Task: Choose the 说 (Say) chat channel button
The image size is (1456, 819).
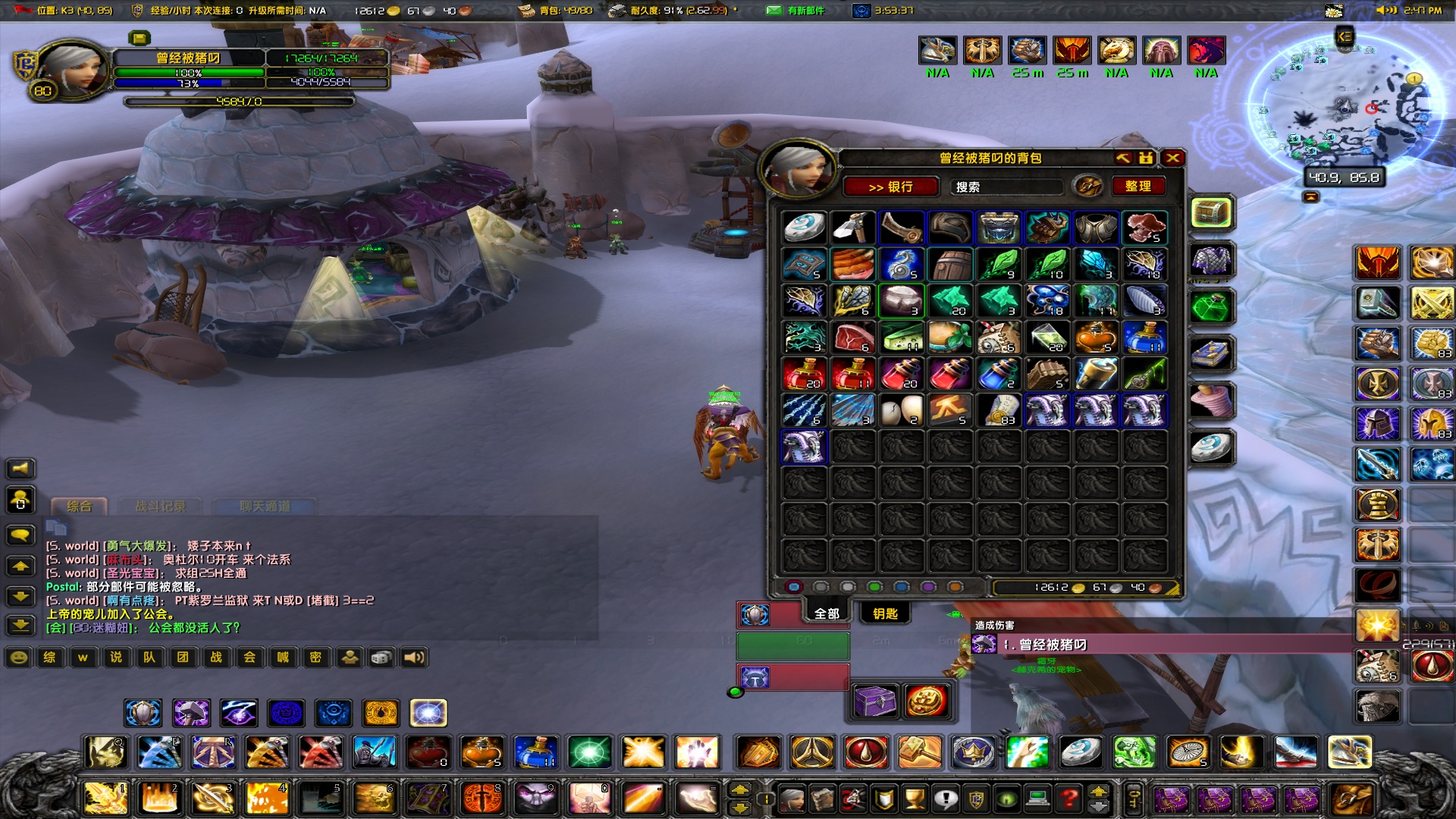Action: [116, 657]
